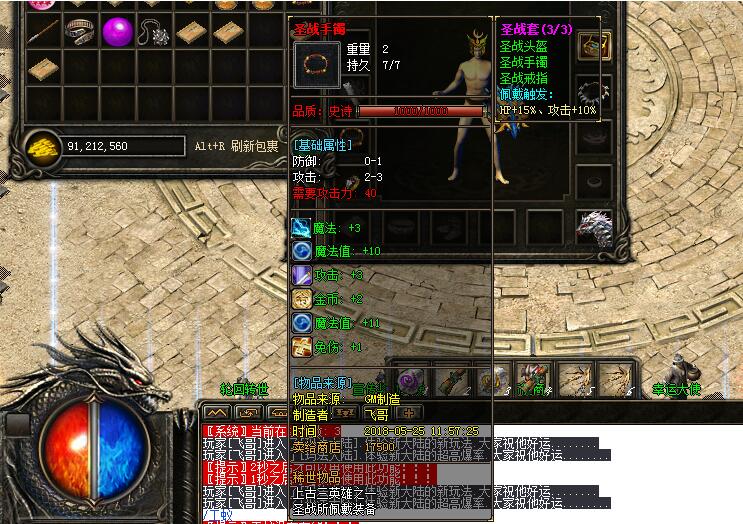Select the silver necklace inventory slot
Viewport: 743px width, 524px height.
(x=154, y=31)
